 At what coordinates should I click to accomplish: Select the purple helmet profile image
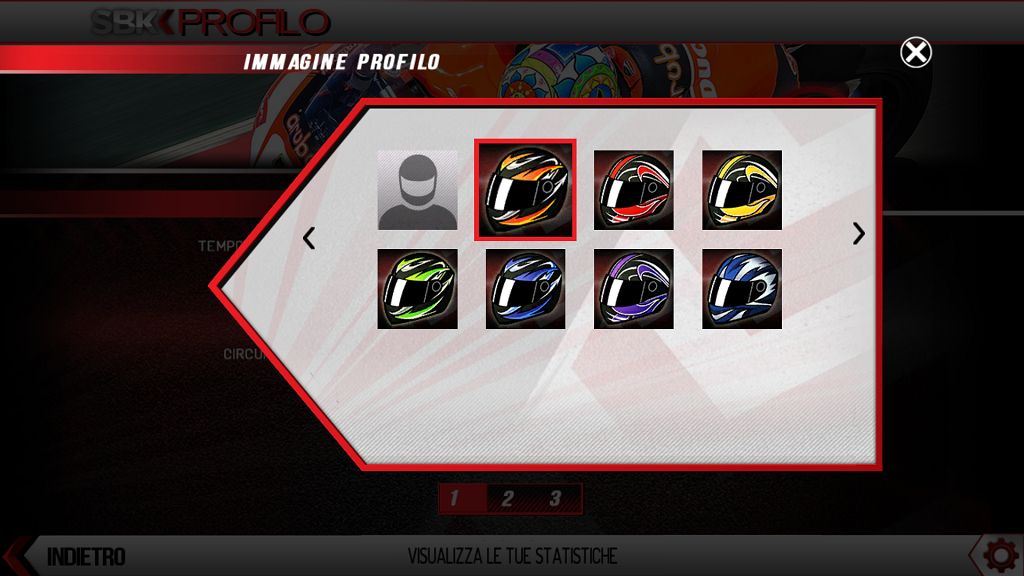634,289
